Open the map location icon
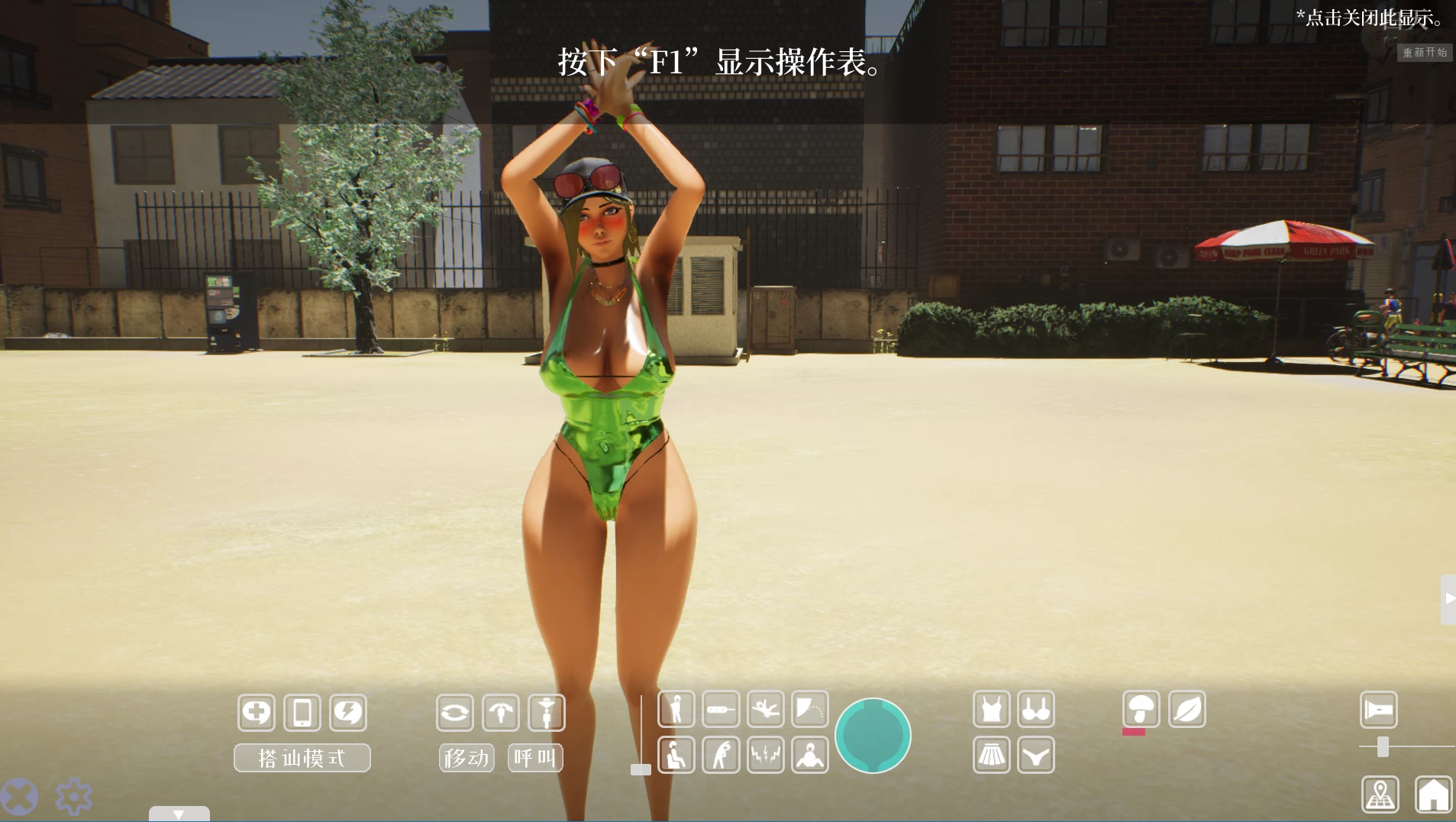This screenshot has height=822, width=1456. coord(1381,794)
